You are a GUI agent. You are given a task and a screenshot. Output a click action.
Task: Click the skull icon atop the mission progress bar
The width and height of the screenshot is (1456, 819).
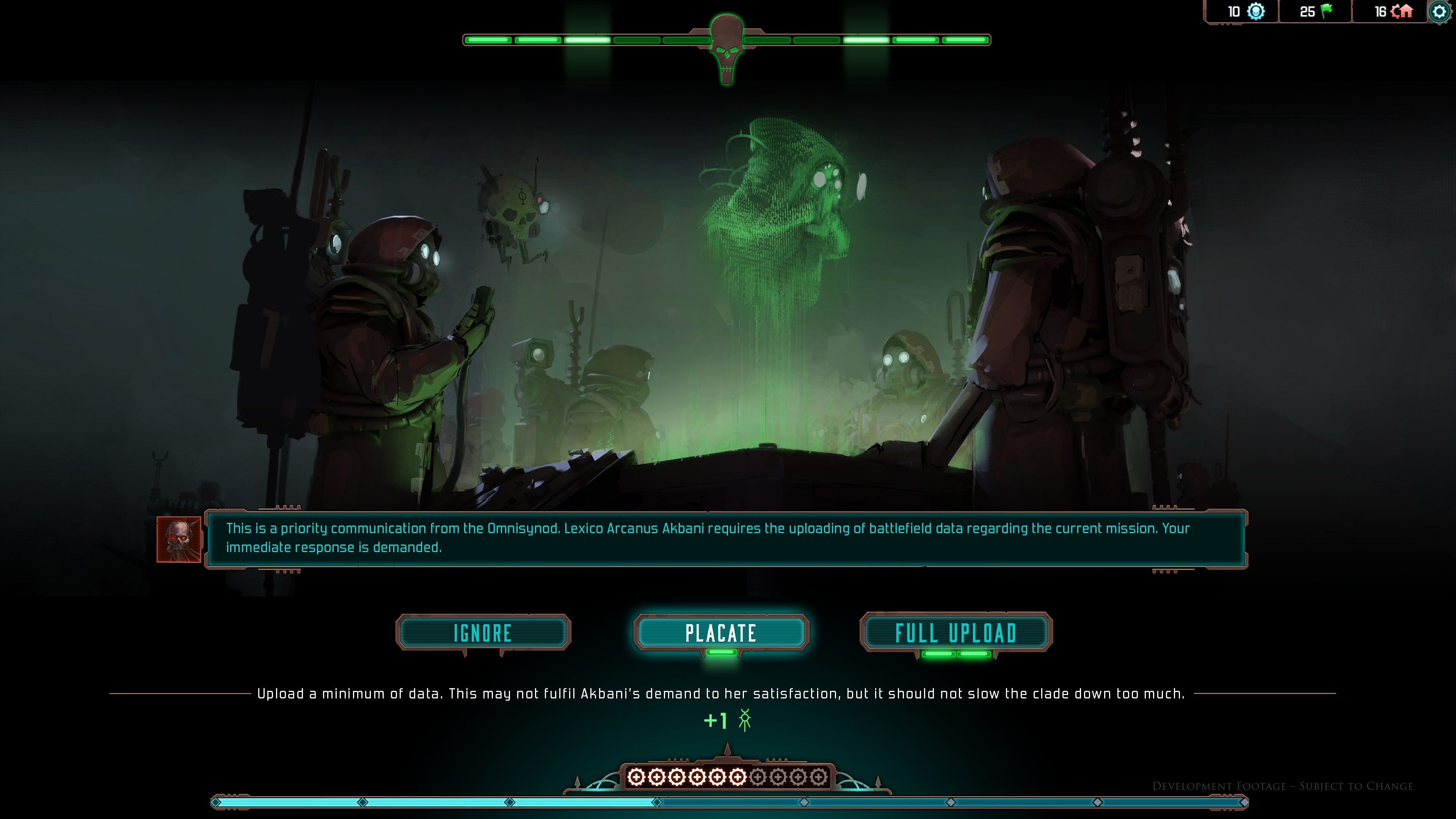pos(726,48)
